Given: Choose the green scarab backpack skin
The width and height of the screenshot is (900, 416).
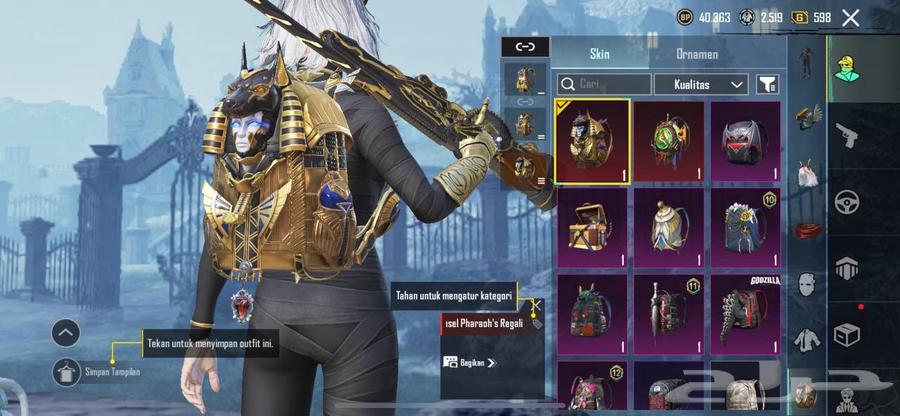Looking at the screenshot, I should pos(669,141).
